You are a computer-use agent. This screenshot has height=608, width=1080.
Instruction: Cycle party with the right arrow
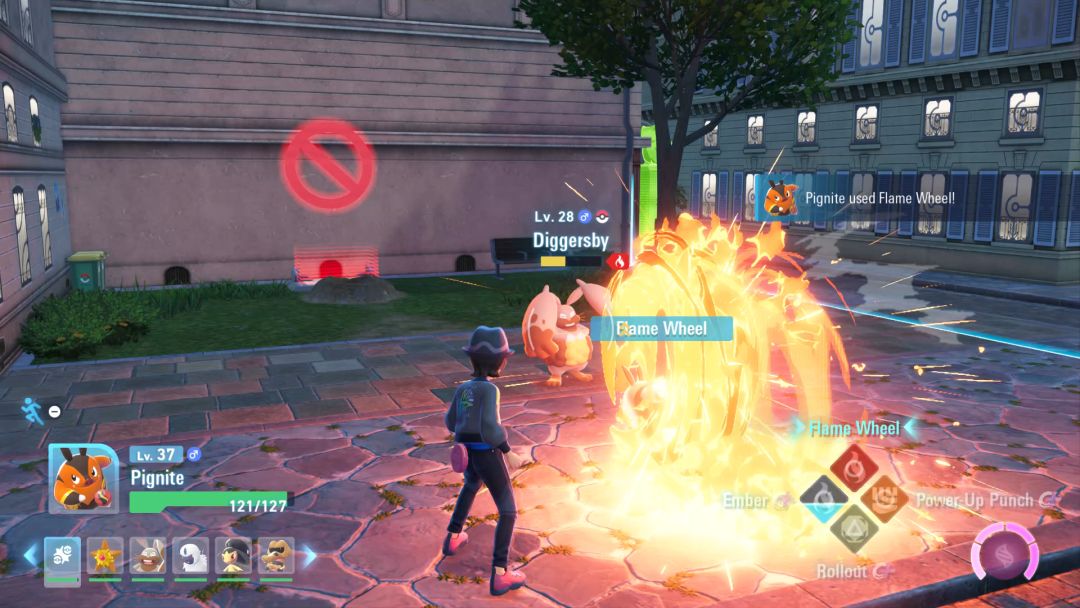click(x=309, y=555)
